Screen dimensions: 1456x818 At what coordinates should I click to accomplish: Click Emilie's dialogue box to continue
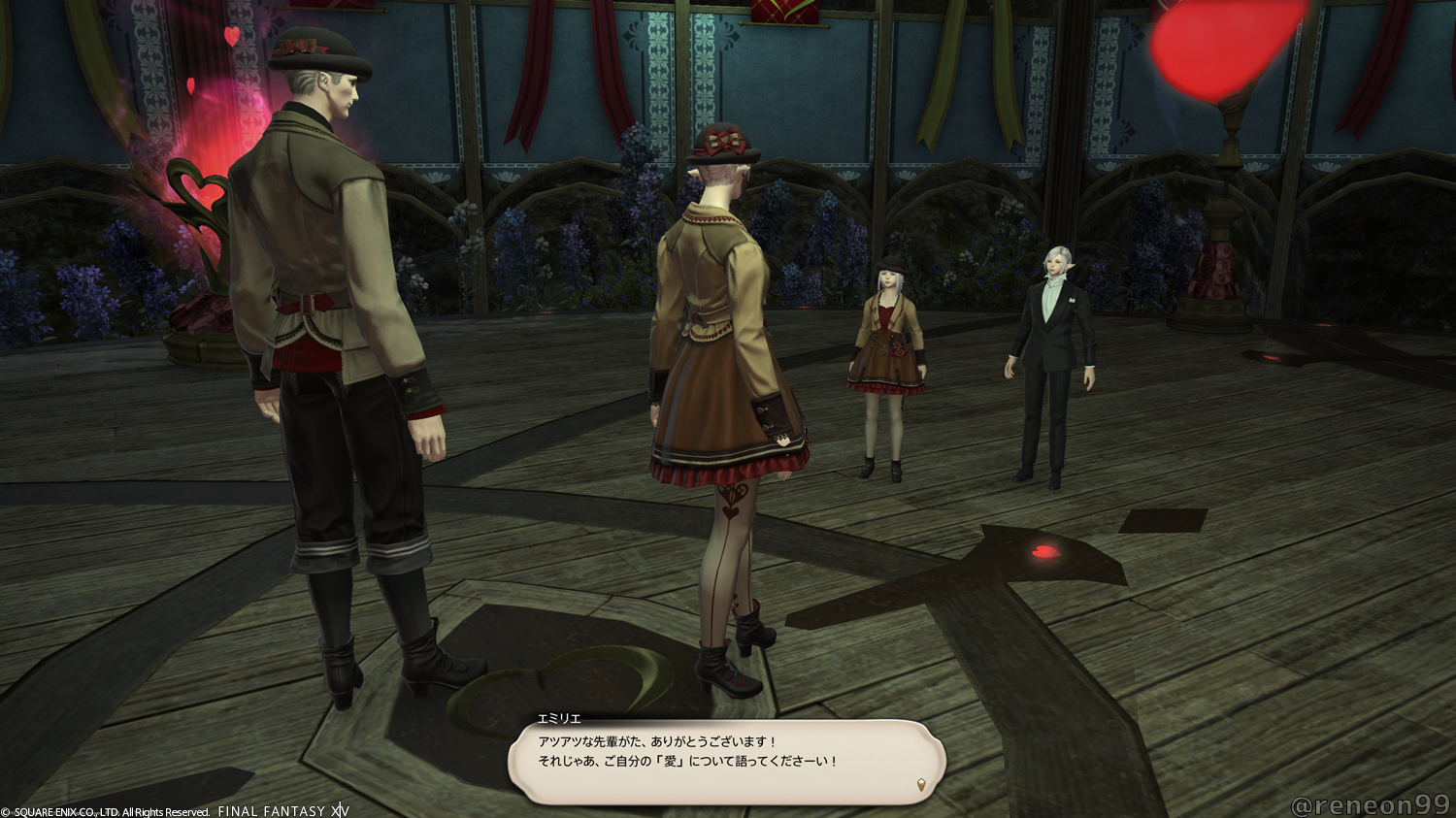pos(726,760)
